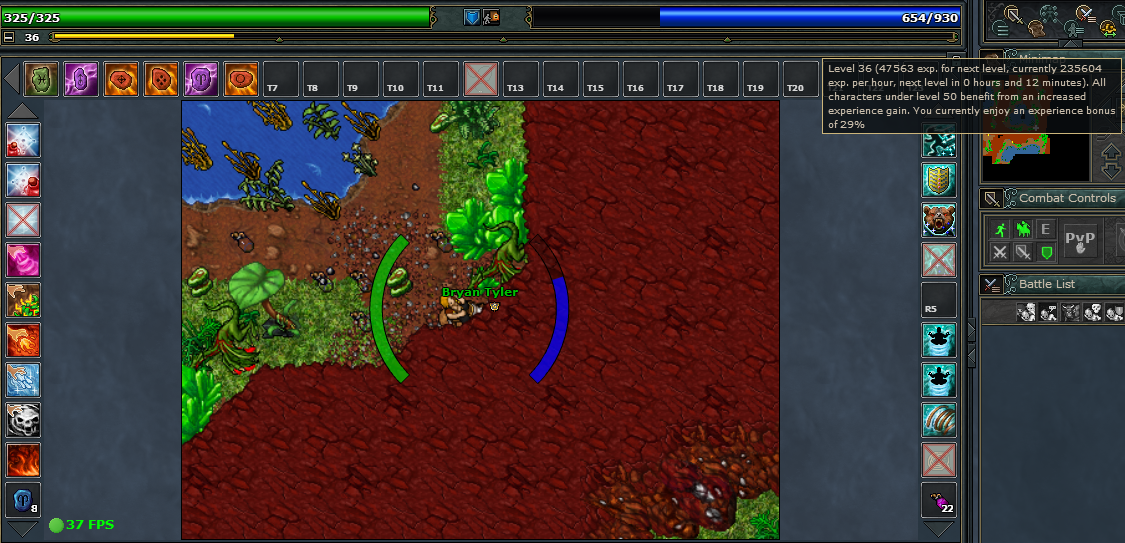Activate the pink potion hotkey slot

pos(23,260)
